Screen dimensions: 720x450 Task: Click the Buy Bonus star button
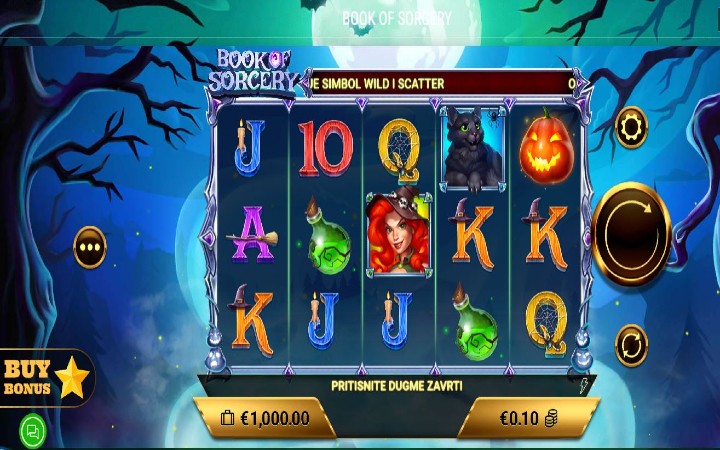47,377
